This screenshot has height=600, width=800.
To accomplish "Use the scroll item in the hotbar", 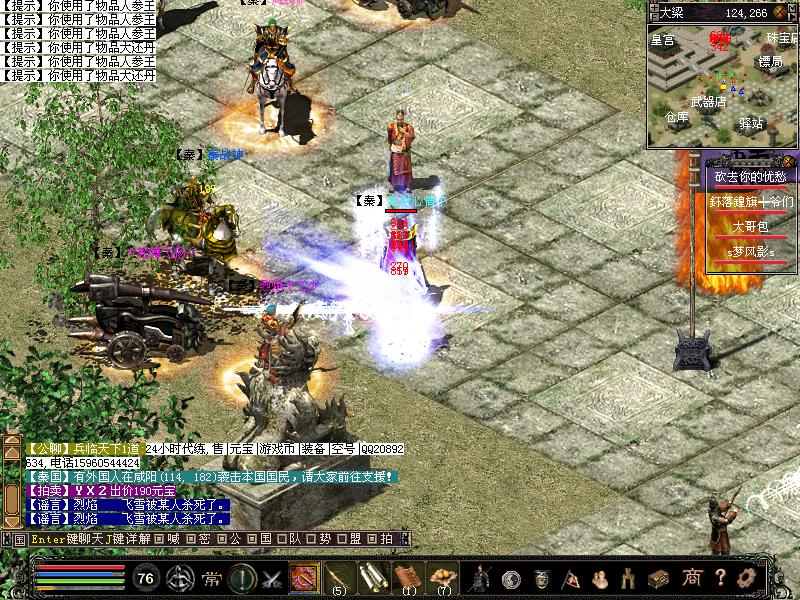I will tap(372, 577).
